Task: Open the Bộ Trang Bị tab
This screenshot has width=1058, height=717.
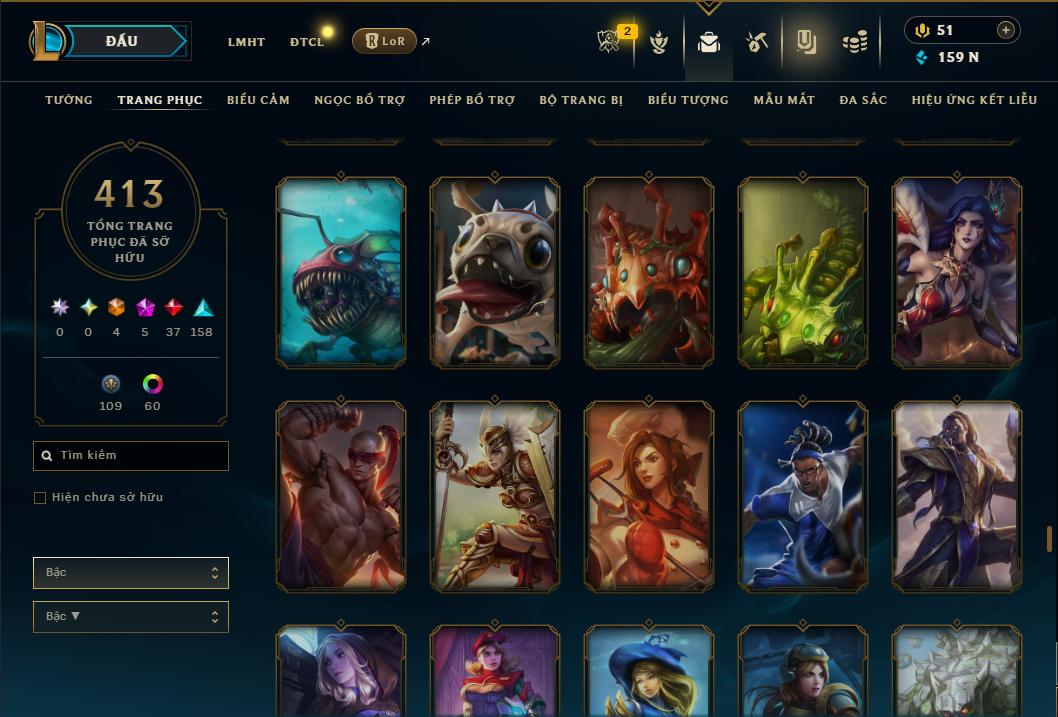Action: tap(581, 100)
